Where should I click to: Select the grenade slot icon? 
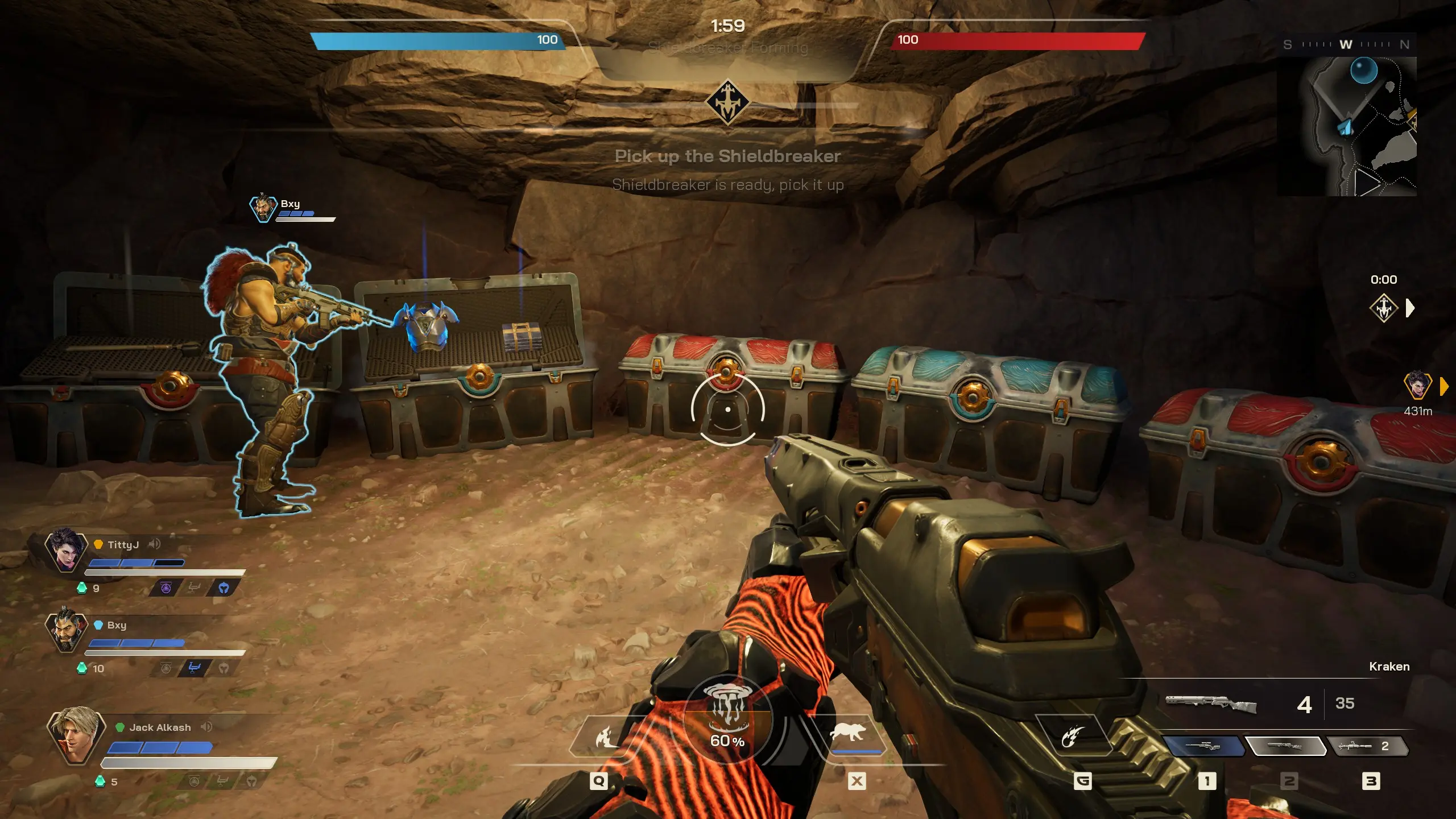point(1073,737)
